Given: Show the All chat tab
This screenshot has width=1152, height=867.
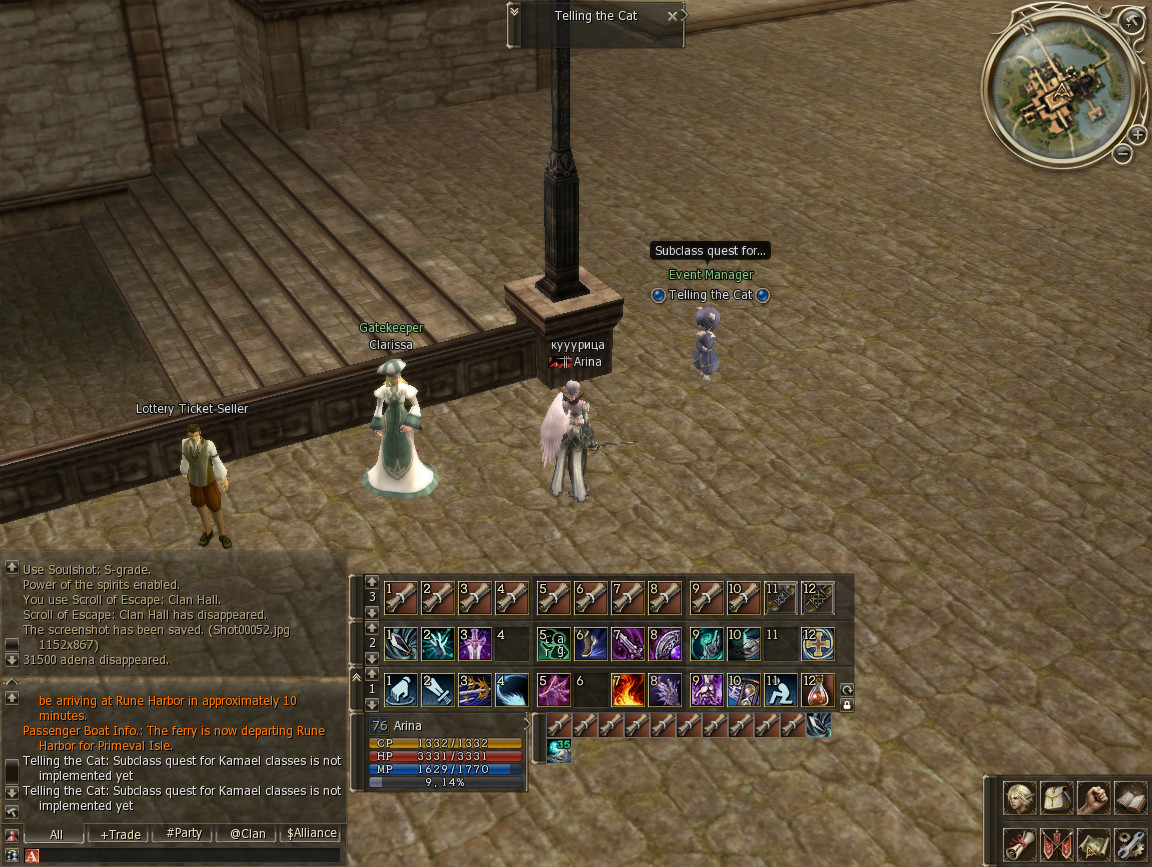Looking at the screenshot, I should [55, 834].
